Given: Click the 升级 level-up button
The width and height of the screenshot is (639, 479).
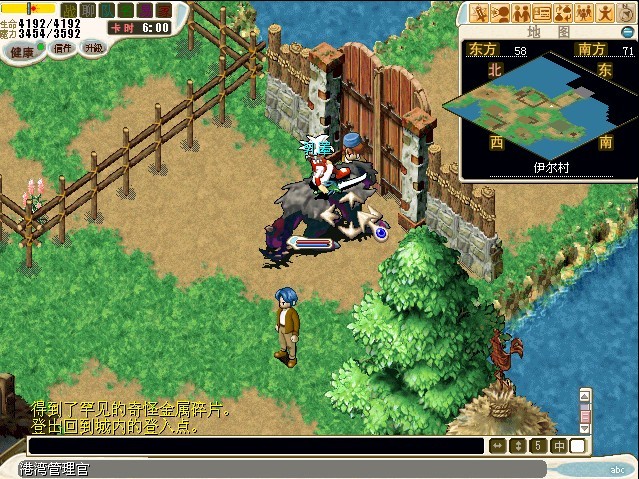Looking at the screenshot, I should [93, 47].
